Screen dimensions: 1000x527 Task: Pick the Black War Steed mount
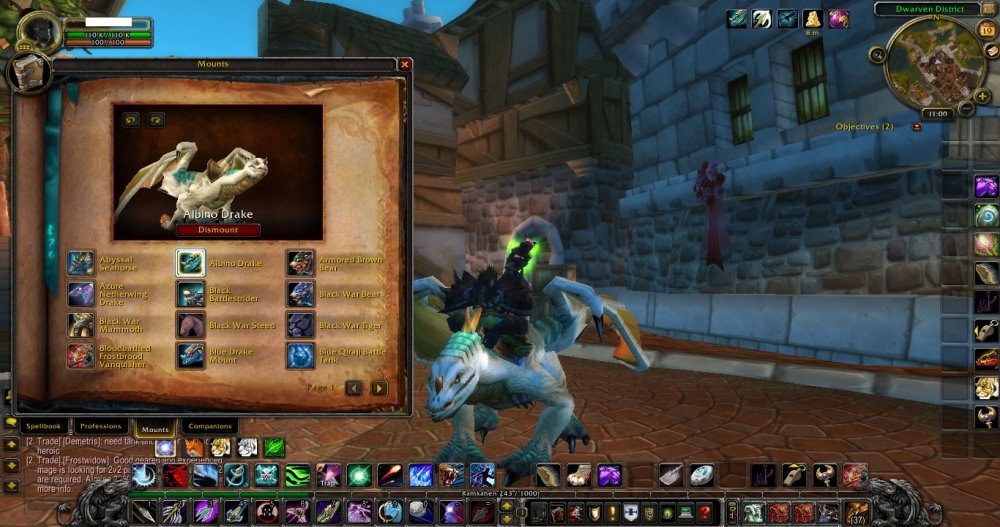point(190,324)
